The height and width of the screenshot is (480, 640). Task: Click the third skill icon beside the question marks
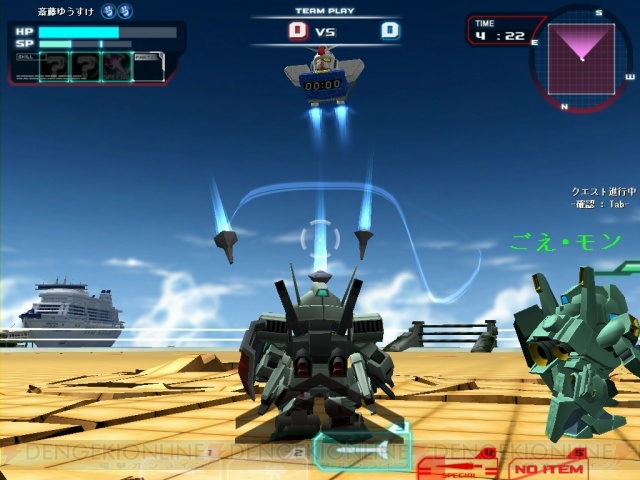116,67
